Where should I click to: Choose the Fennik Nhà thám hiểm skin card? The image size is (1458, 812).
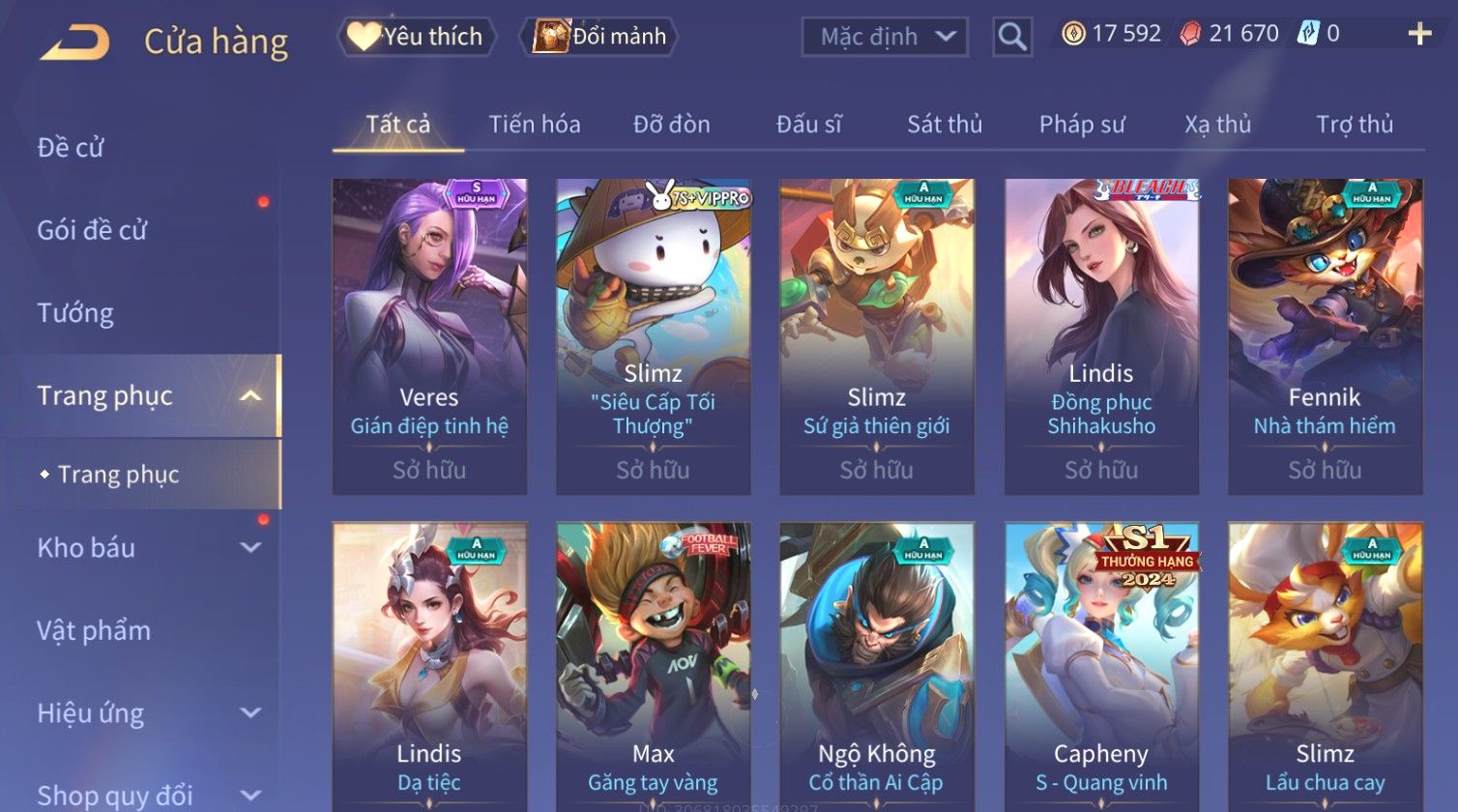(x=1325, y=335)
